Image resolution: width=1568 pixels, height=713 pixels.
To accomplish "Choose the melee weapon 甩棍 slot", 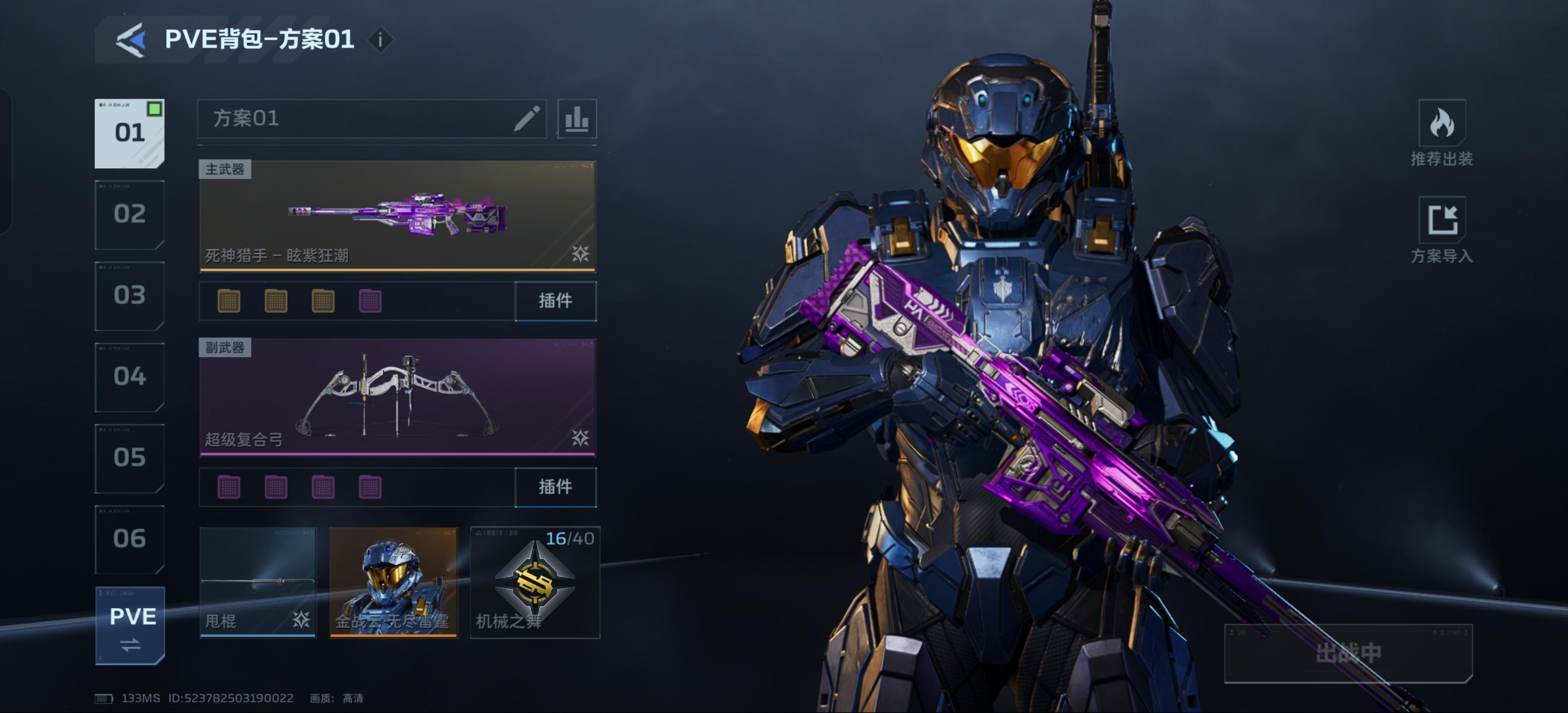I will [x=258, y=583].
